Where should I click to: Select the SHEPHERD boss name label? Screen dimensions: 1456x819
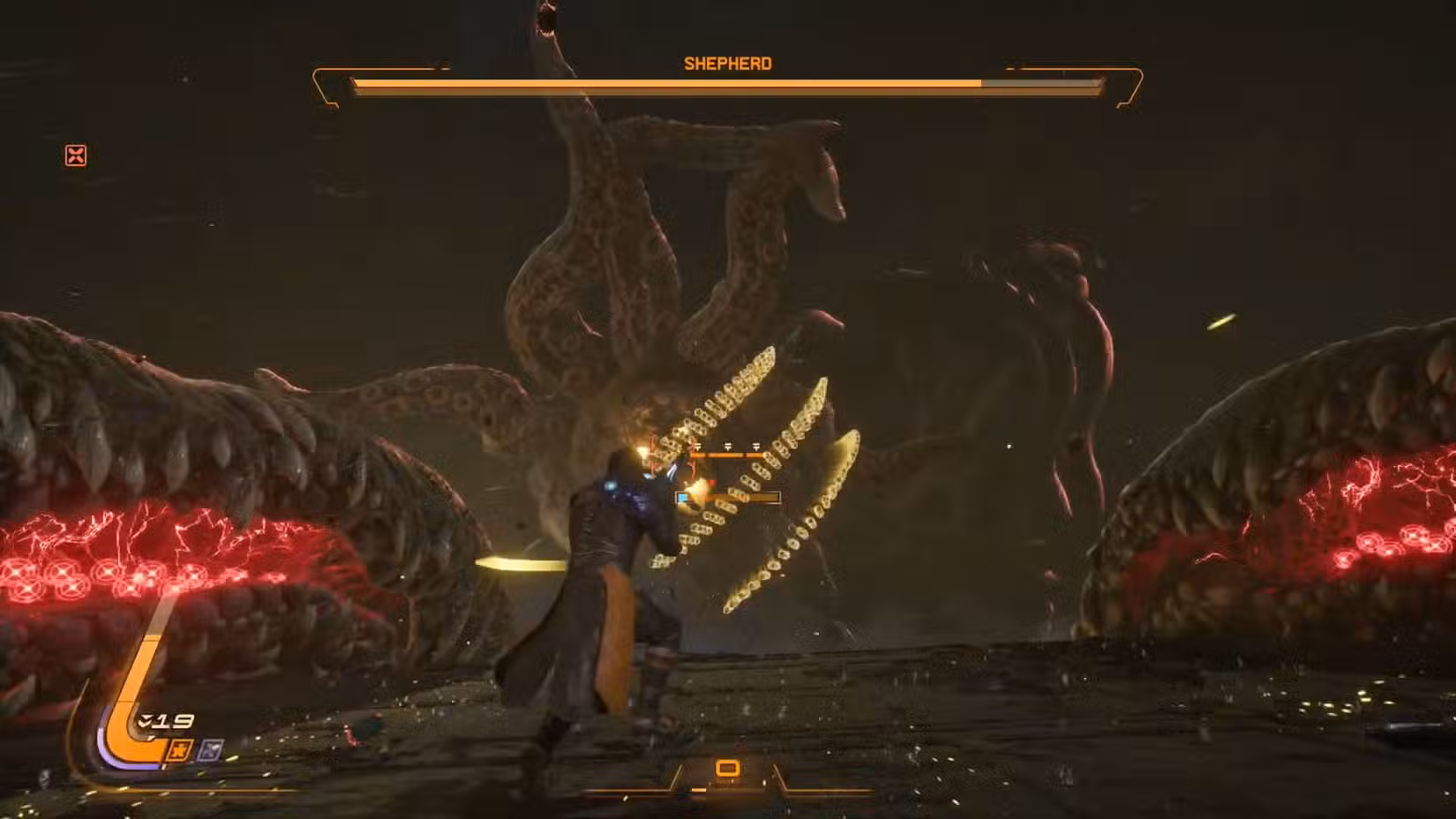(726, 63)
